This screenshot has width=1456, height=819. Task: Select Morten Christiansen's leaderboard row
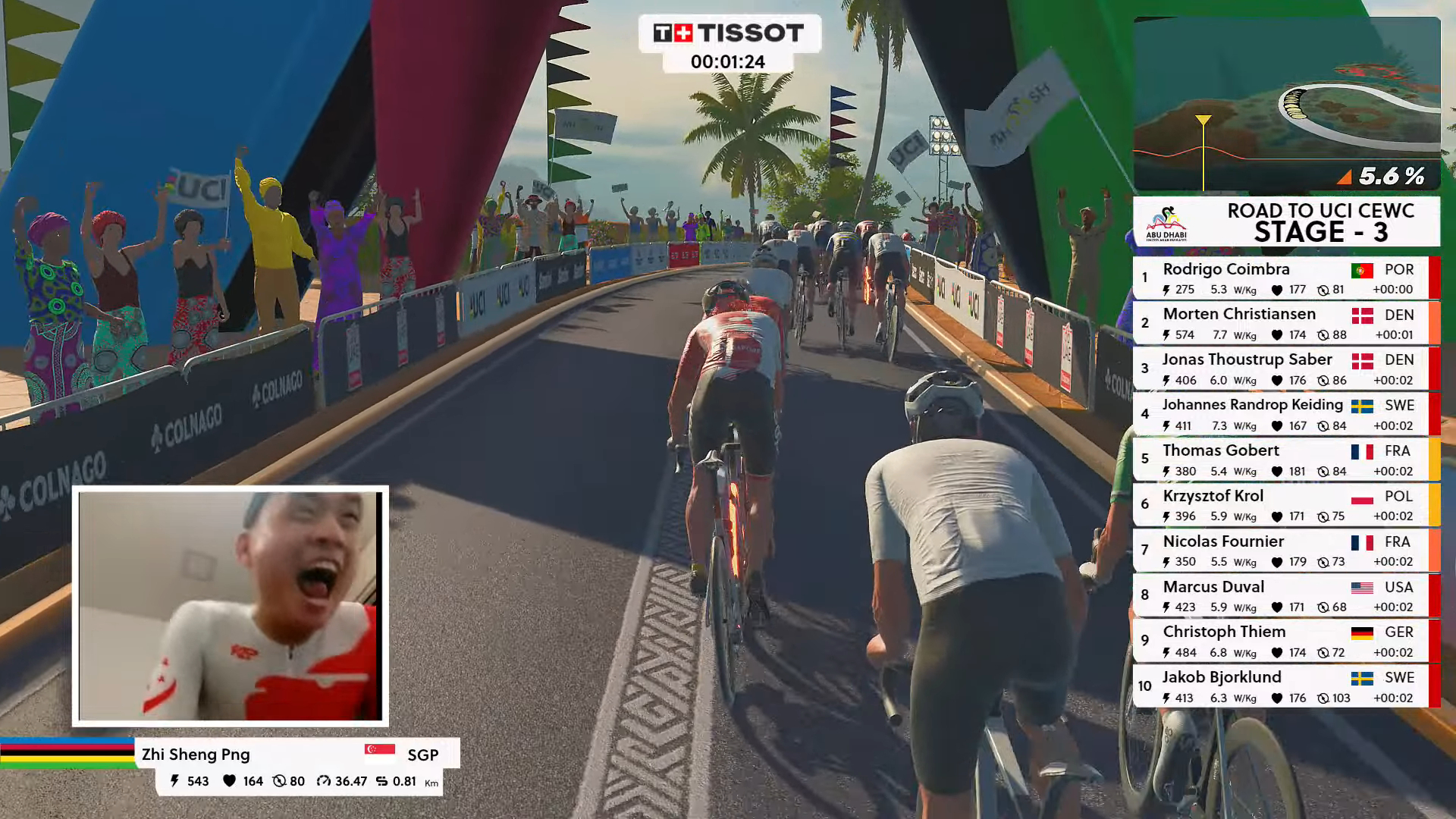pyautogui.click(x=1282, y=323)
